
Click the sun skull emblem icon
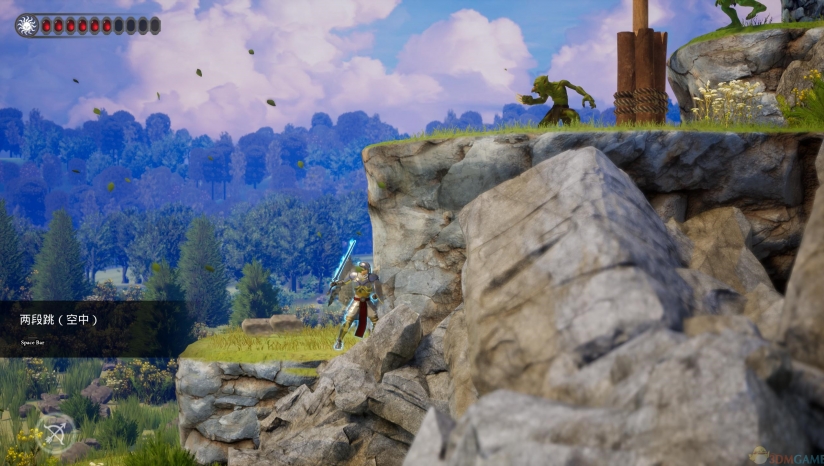pos(27,25)
